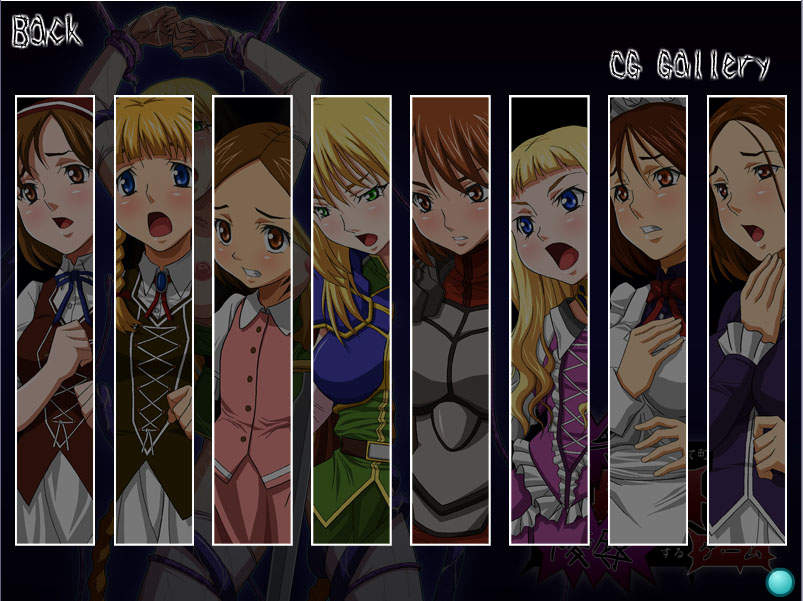This screenshot has width=803, height=601.
Task: Click the Back button
Action: [x=45, y=31]
